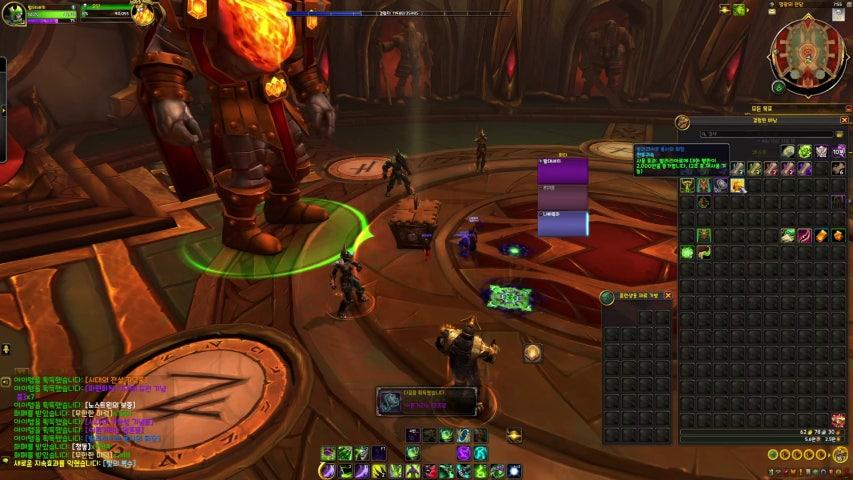The height and width of the screenshot is (480, 853).
Task: Activate the first ability on bottom action bar
Action: point(327,470)
